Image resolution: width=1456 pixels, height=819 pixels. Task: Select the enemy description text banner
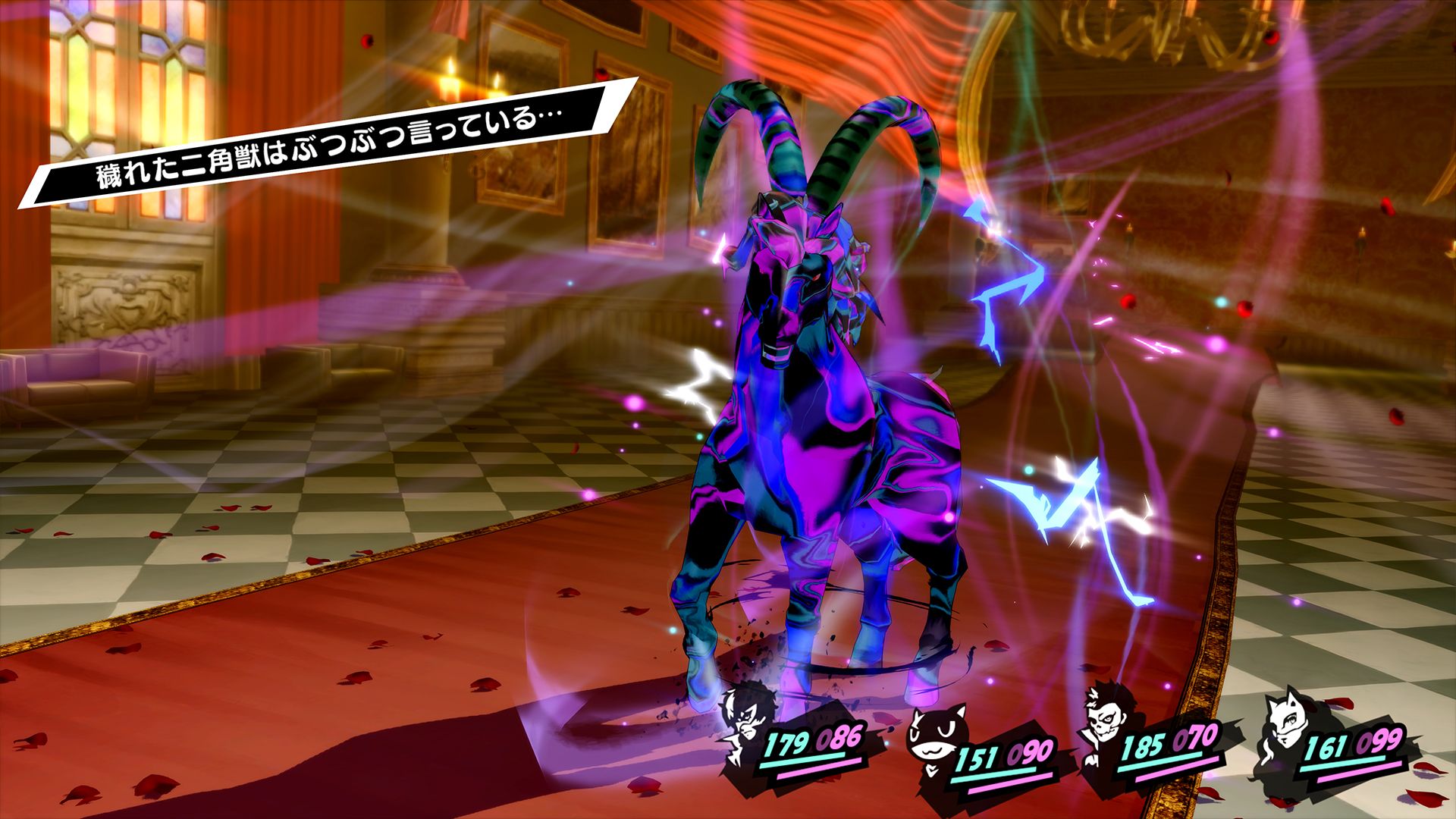(326, 144)
